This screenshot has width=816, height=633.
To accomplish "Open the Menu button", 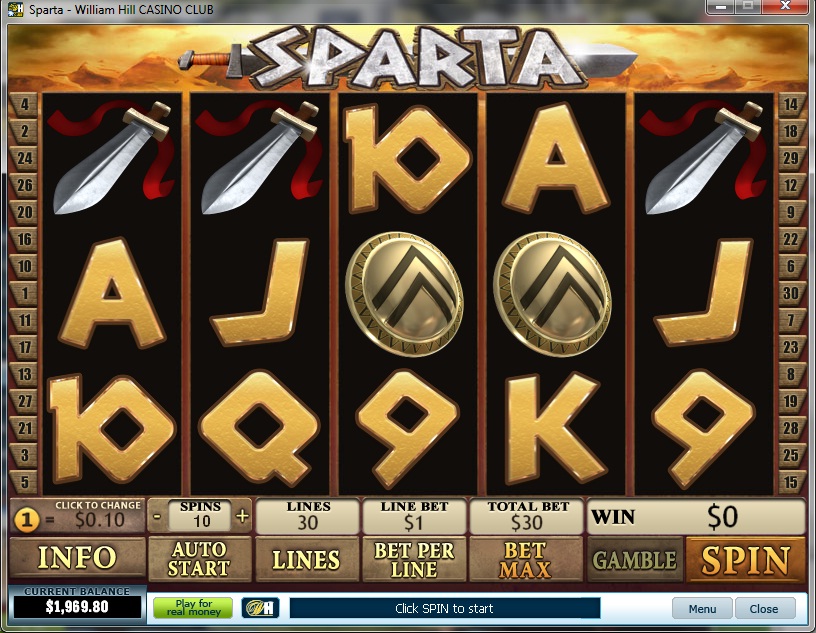I will (x=702, y=608).
